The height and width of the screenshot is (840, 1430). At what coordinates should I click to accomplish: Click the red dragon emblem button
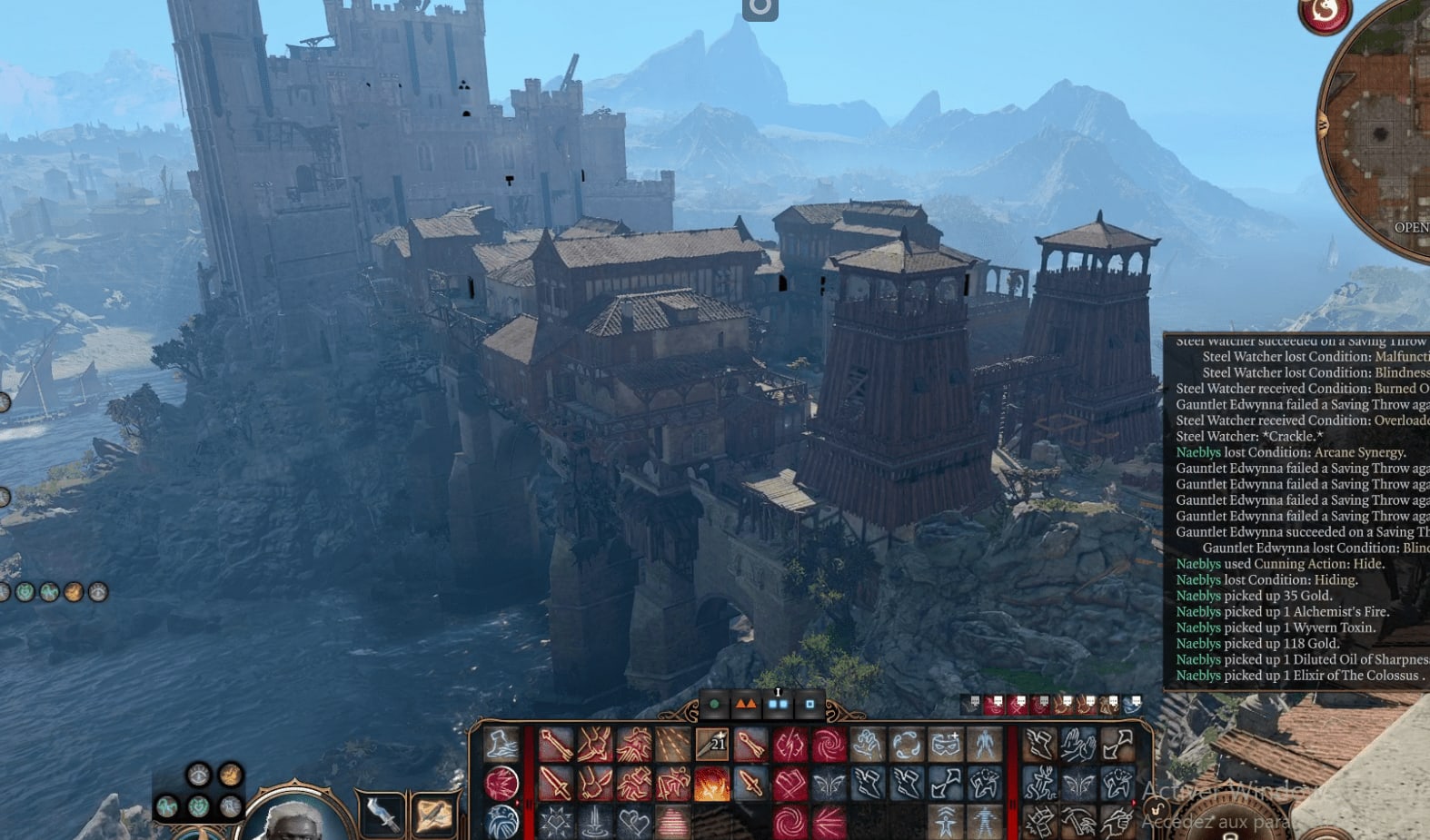1325,13
